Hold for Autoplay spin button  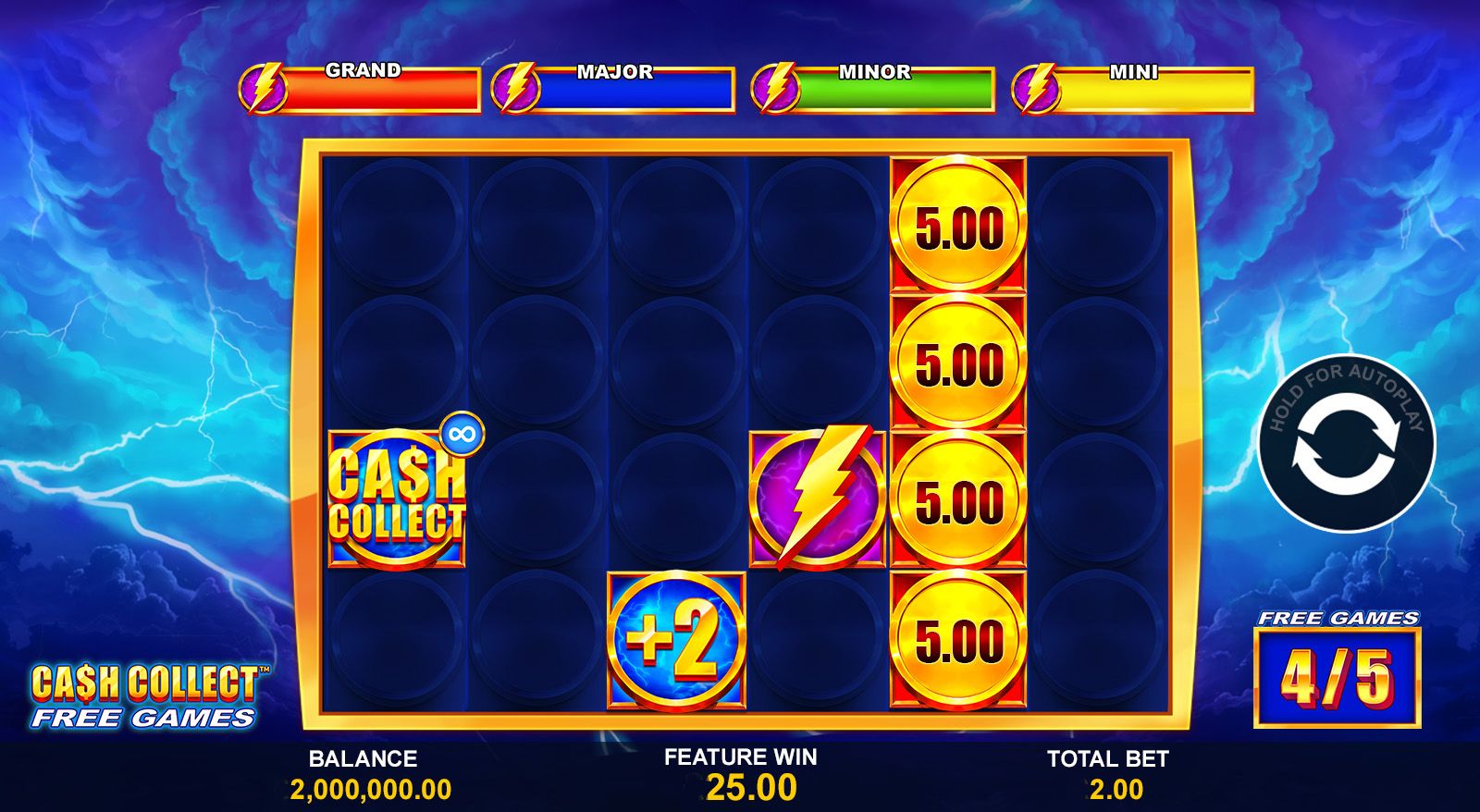(1349, 447)
